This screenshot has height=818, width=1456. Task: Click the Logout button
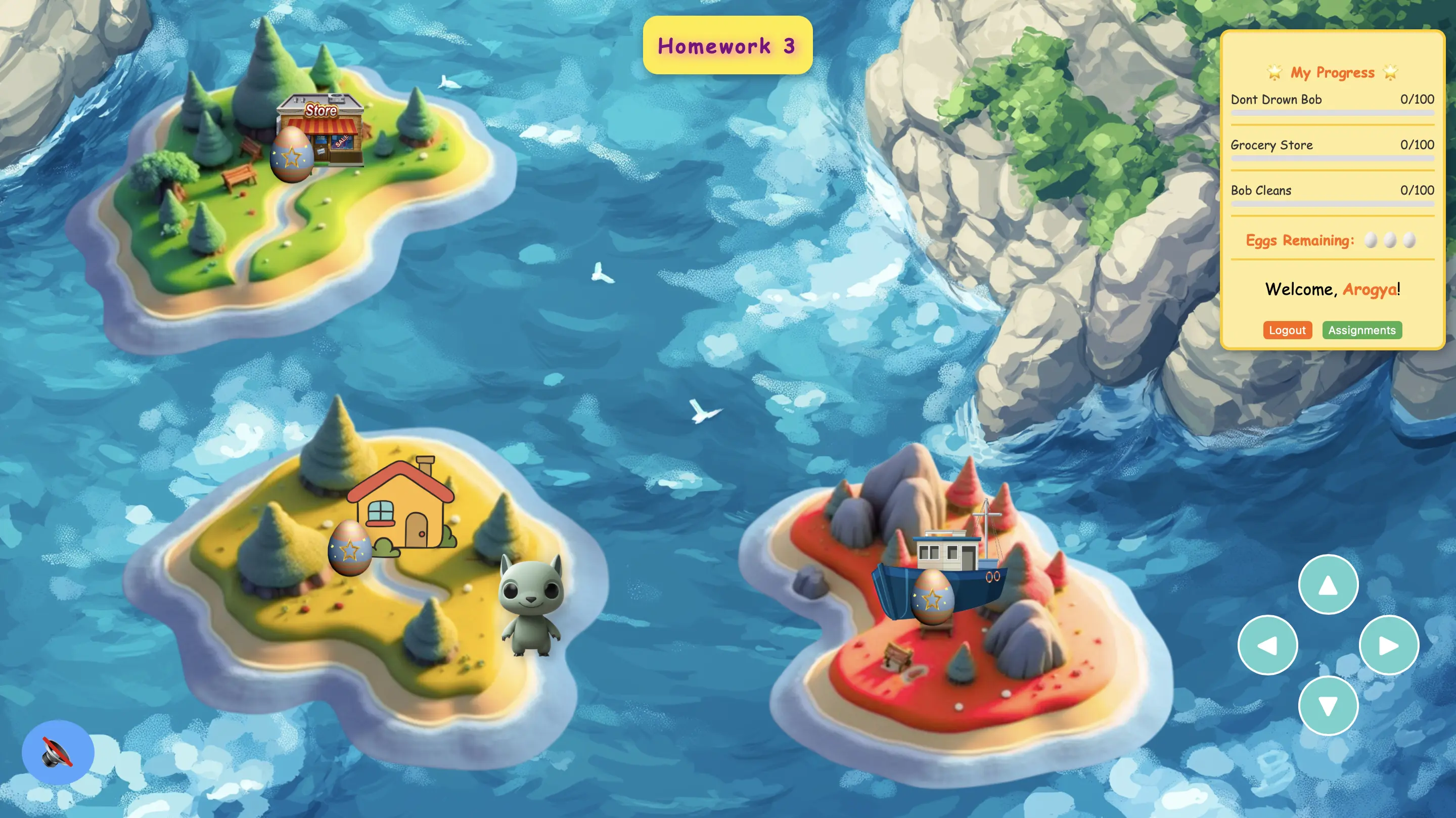tap(1287, 330)
